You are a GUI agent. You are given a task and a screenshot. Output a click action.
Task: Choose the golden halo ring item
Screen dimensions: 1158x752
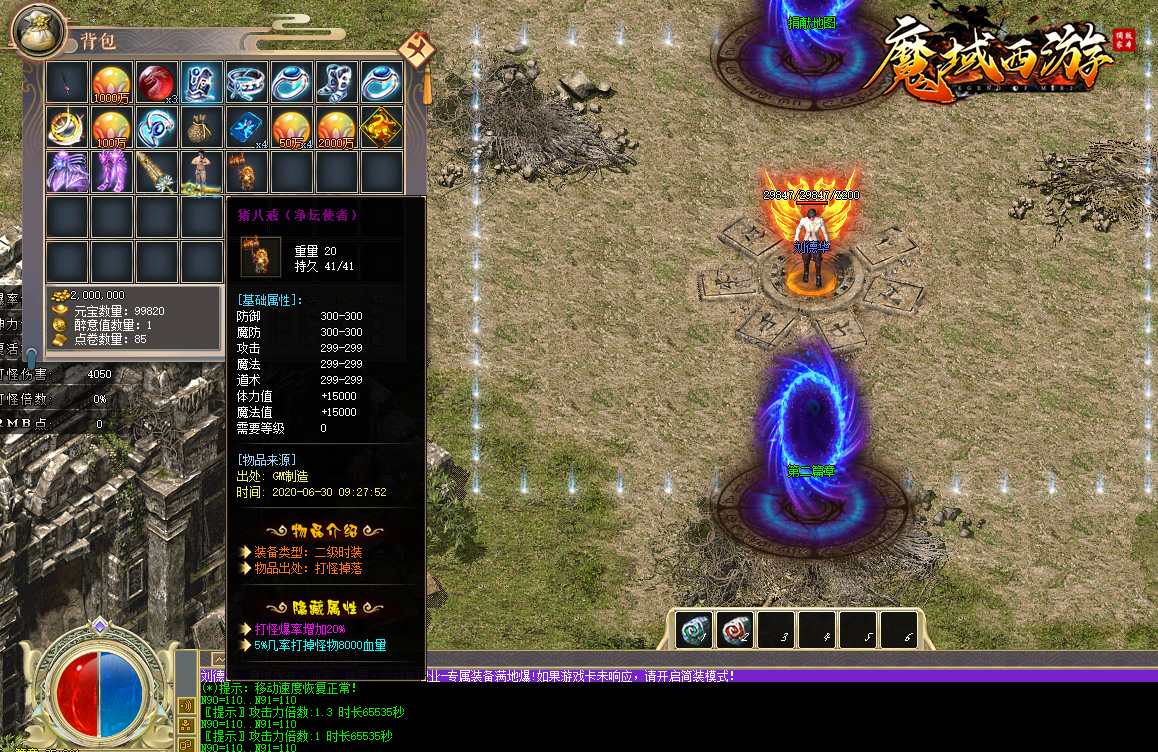(x=66, y=127)
